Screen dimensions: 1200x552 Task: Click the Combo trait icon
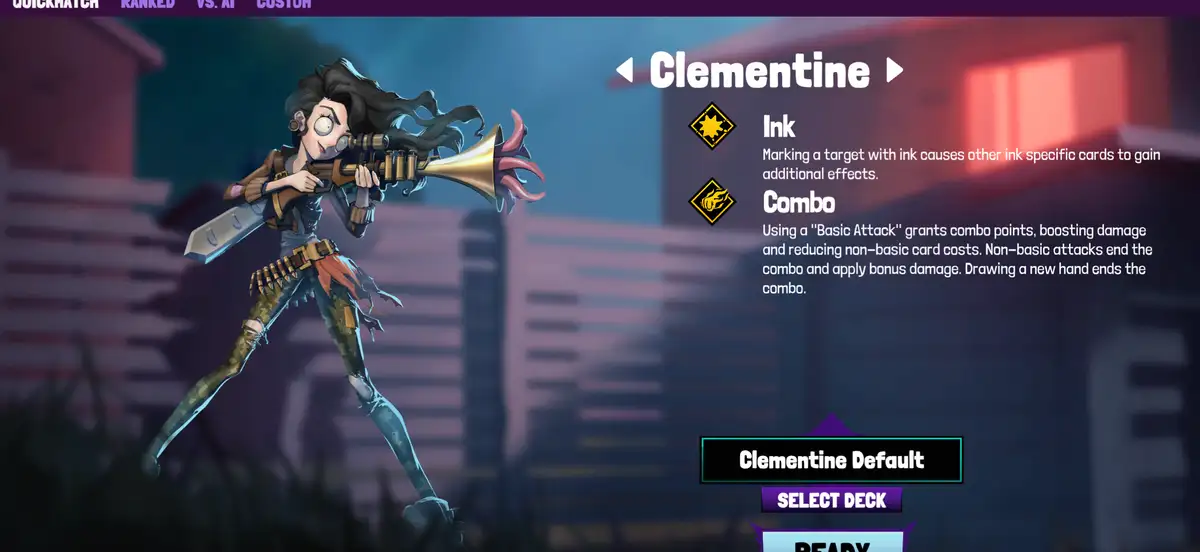point(712,202)
